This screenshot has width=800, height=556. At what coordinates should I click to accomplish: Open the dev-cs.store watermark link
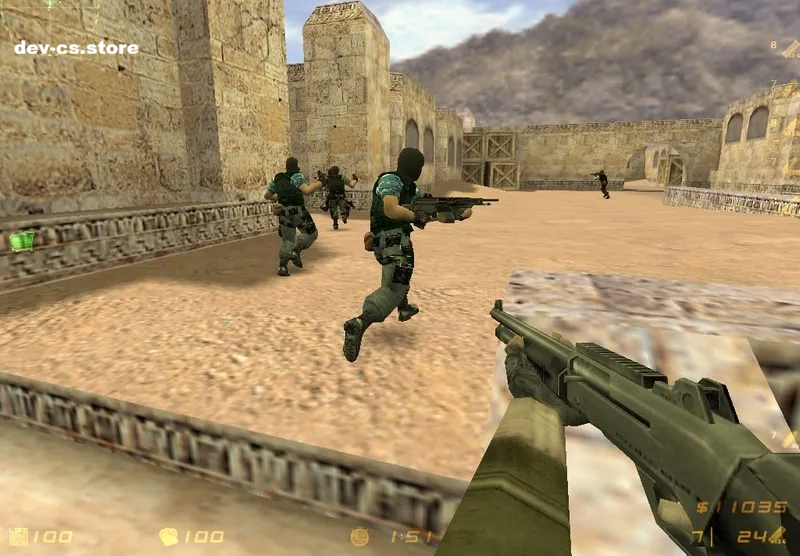(x=76, y=47)
